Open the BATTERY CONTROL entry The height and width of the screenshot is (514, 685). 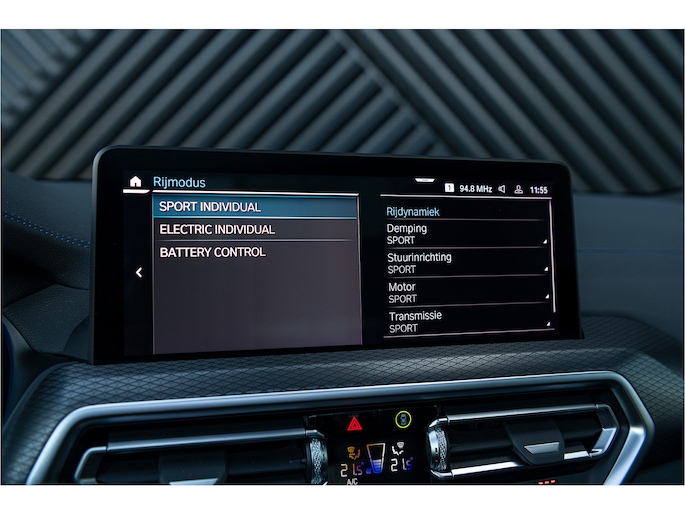(254, 253)
